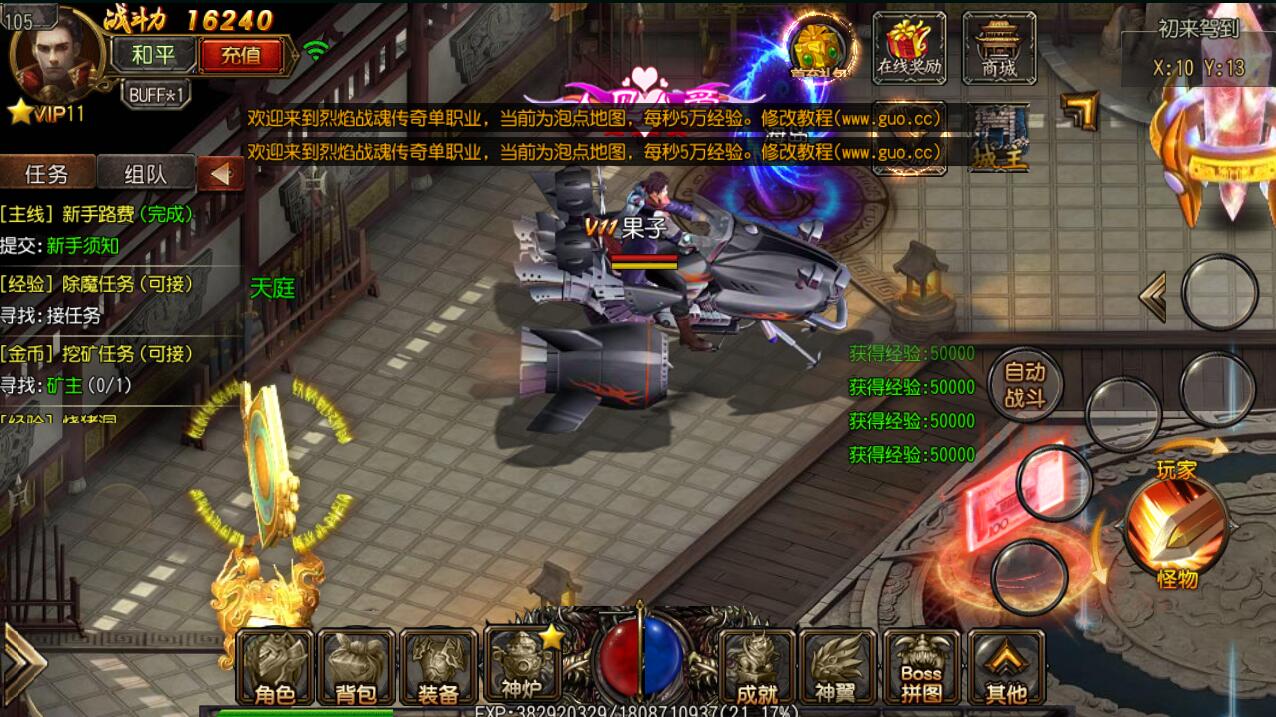Switch to the 组队 team tab
Image resolution: width=1276 pixels, height=717 pixels.
[x=148, y=173]
